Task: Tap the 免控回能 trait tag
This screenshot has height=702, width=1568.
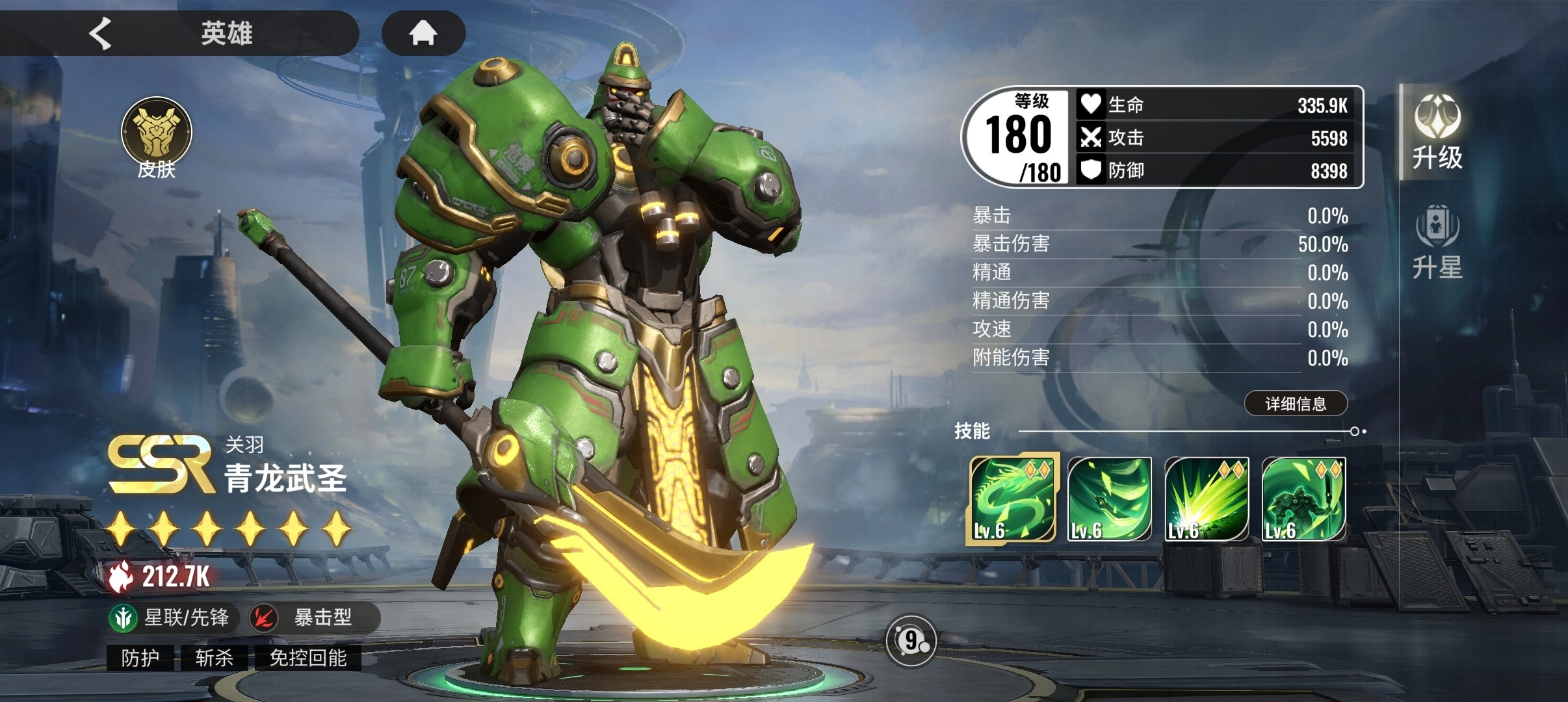Action: [x=307, y=658]
